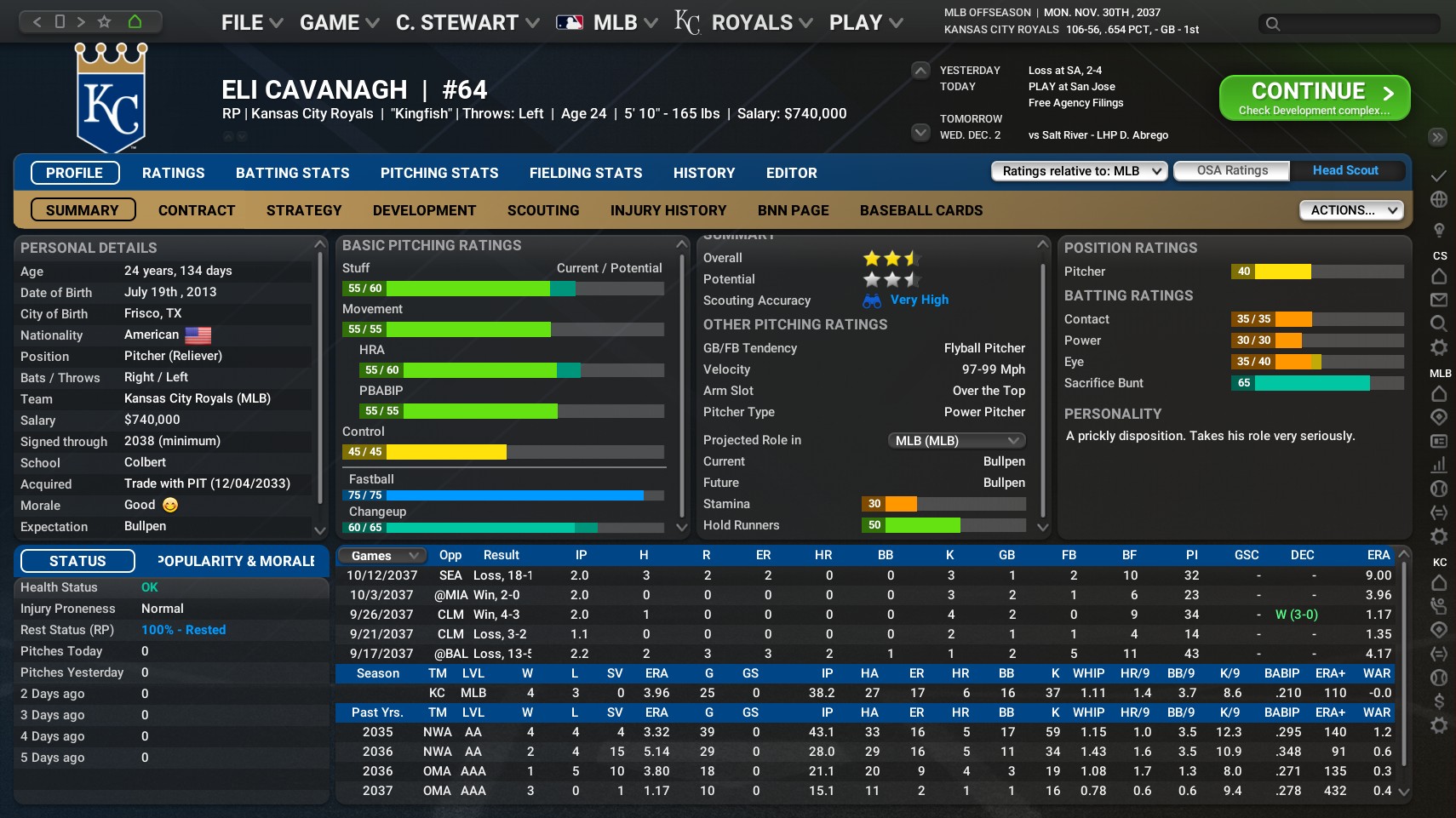Switch ratings view to OSA Ratings

click(x=1231, y=170)
